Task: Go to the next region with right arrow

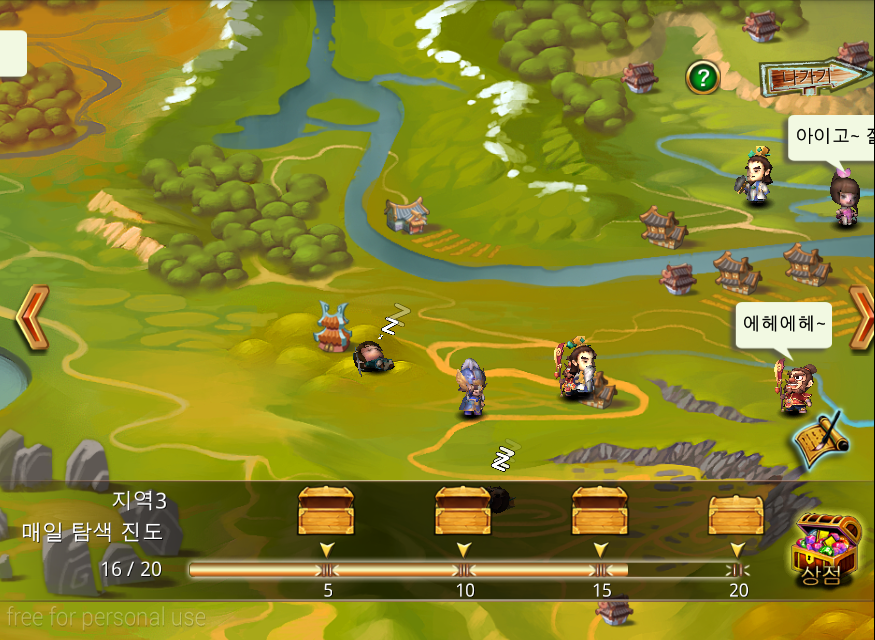Action: (x=861, y=318)
